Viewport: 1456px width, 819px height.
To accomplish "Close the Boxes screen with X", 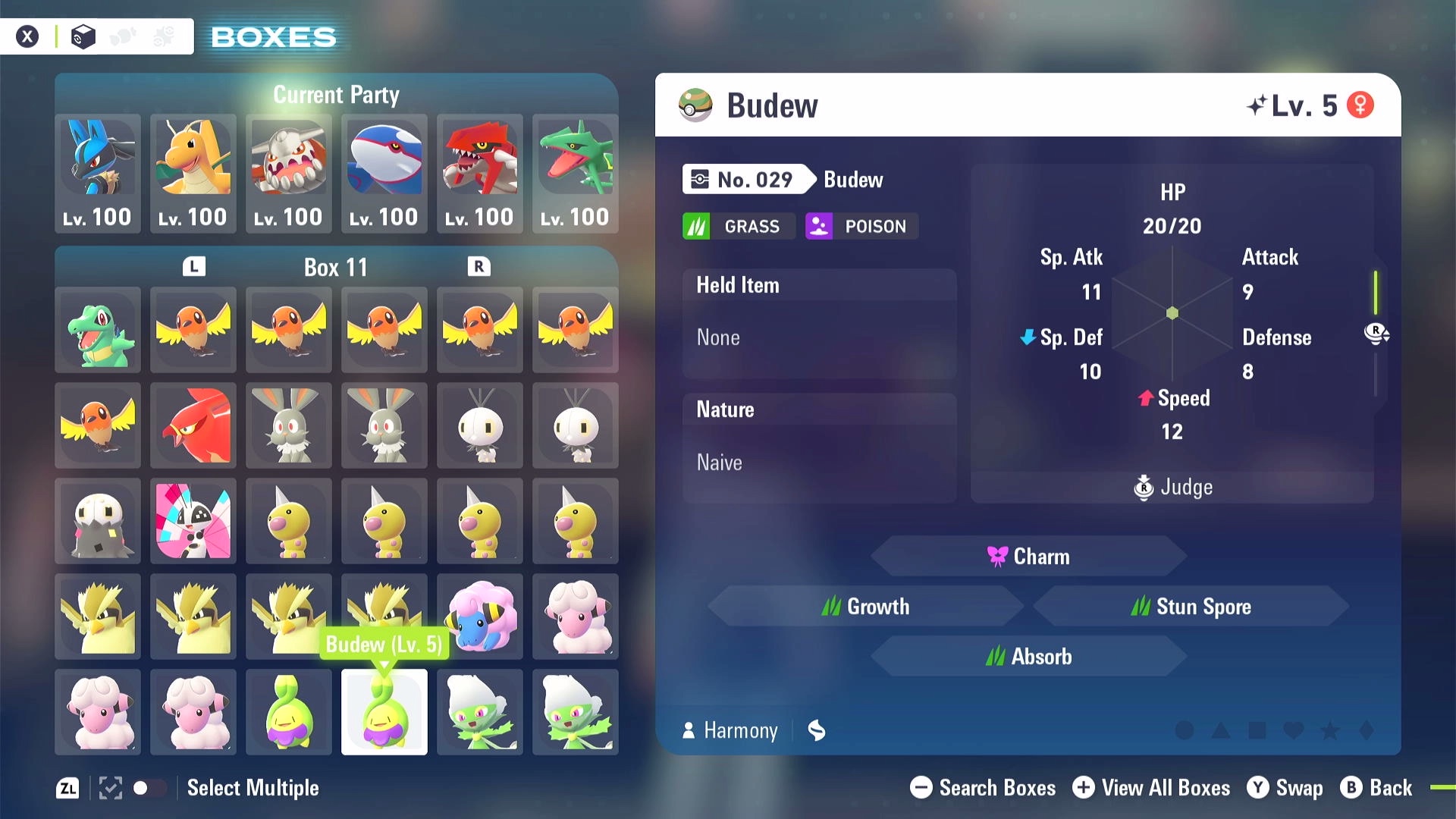I will pyautogui.click(x=27, y=36).
